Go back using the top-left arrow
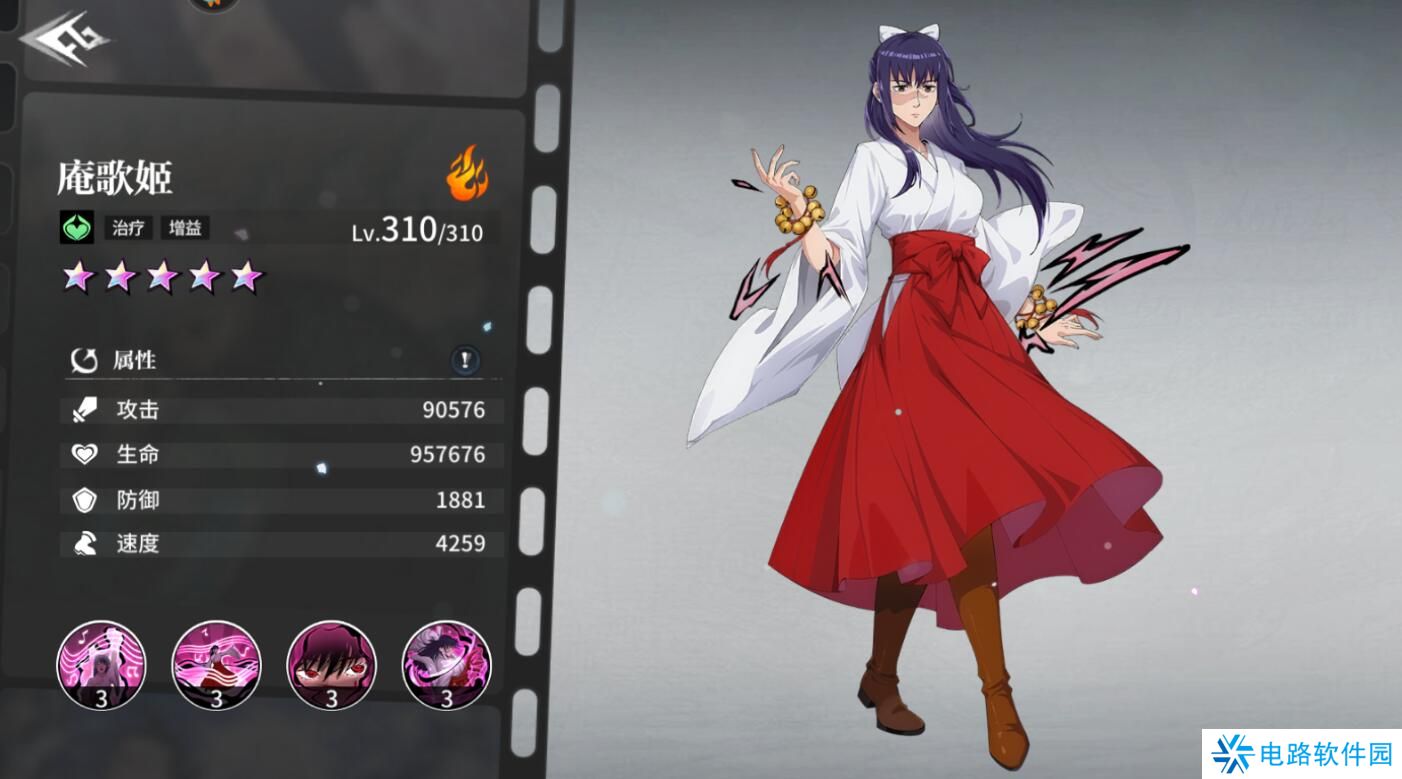Viewport: 1402px width, 779px height. click(64, 39)
